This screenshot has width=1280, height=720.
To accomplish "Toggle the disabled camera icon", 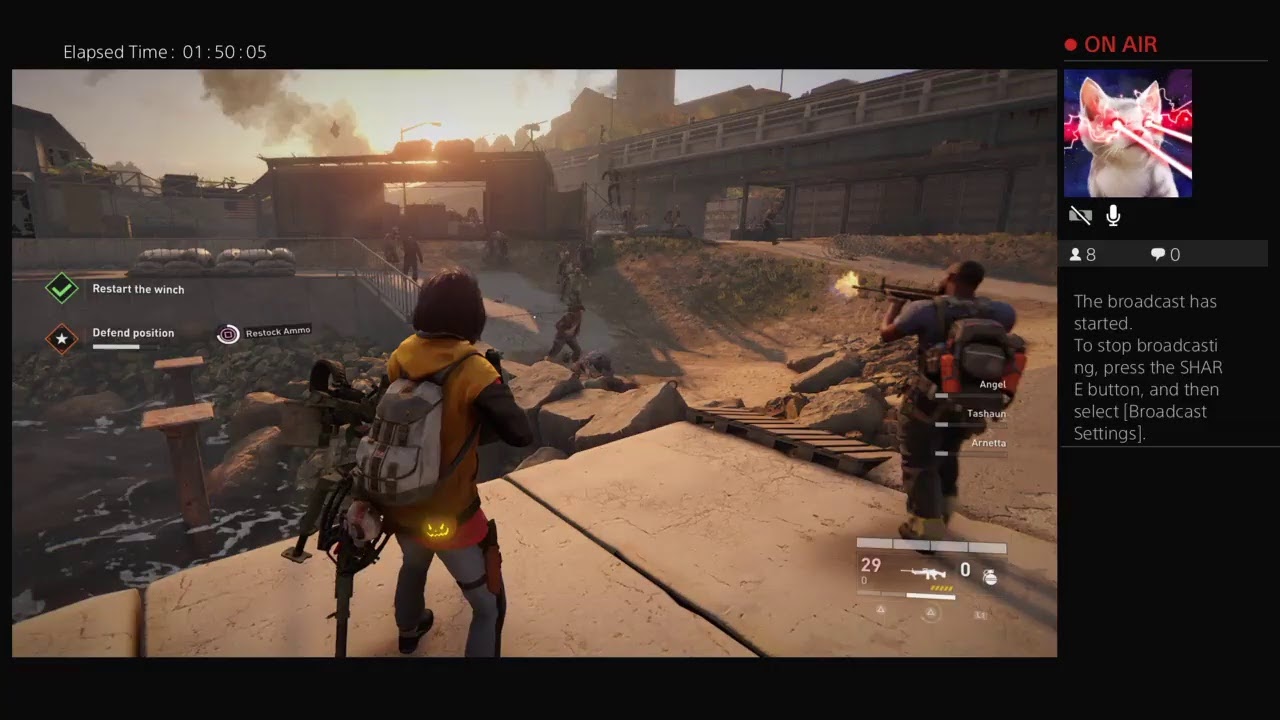I will [1080, 215].
